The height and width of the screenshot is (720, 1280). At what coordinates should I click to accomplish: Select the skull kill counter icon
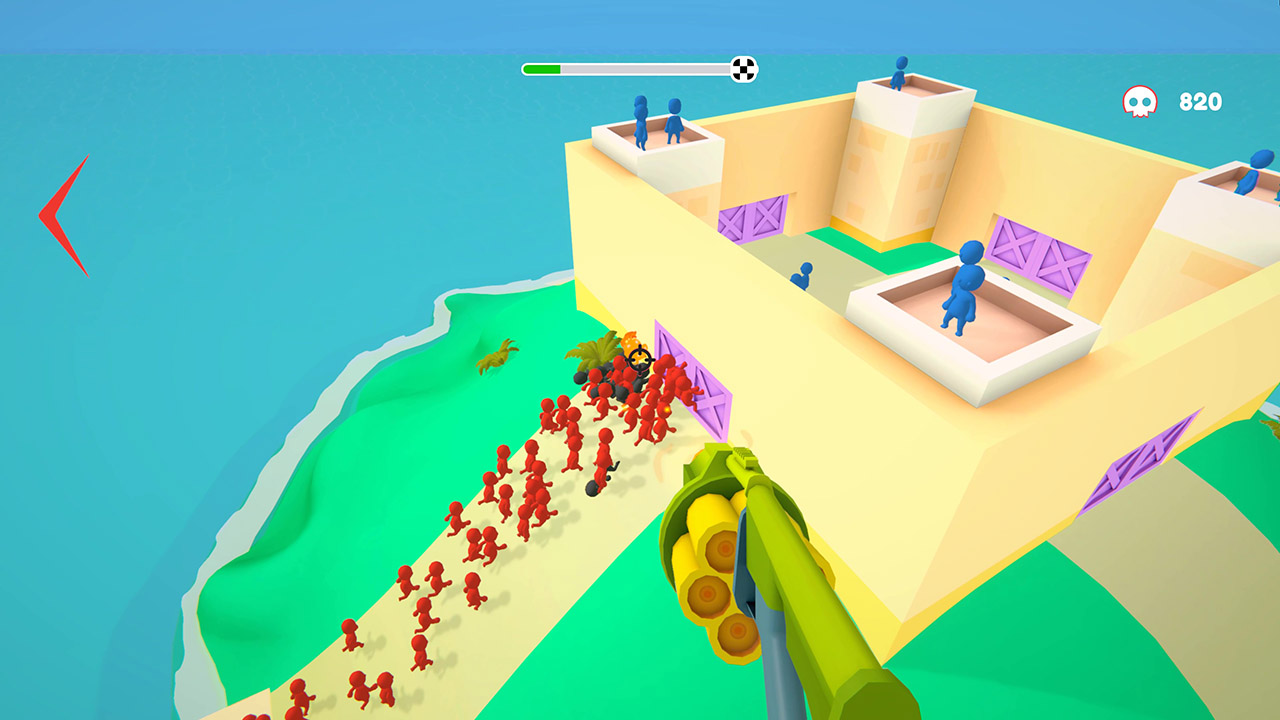[1139, 100]
